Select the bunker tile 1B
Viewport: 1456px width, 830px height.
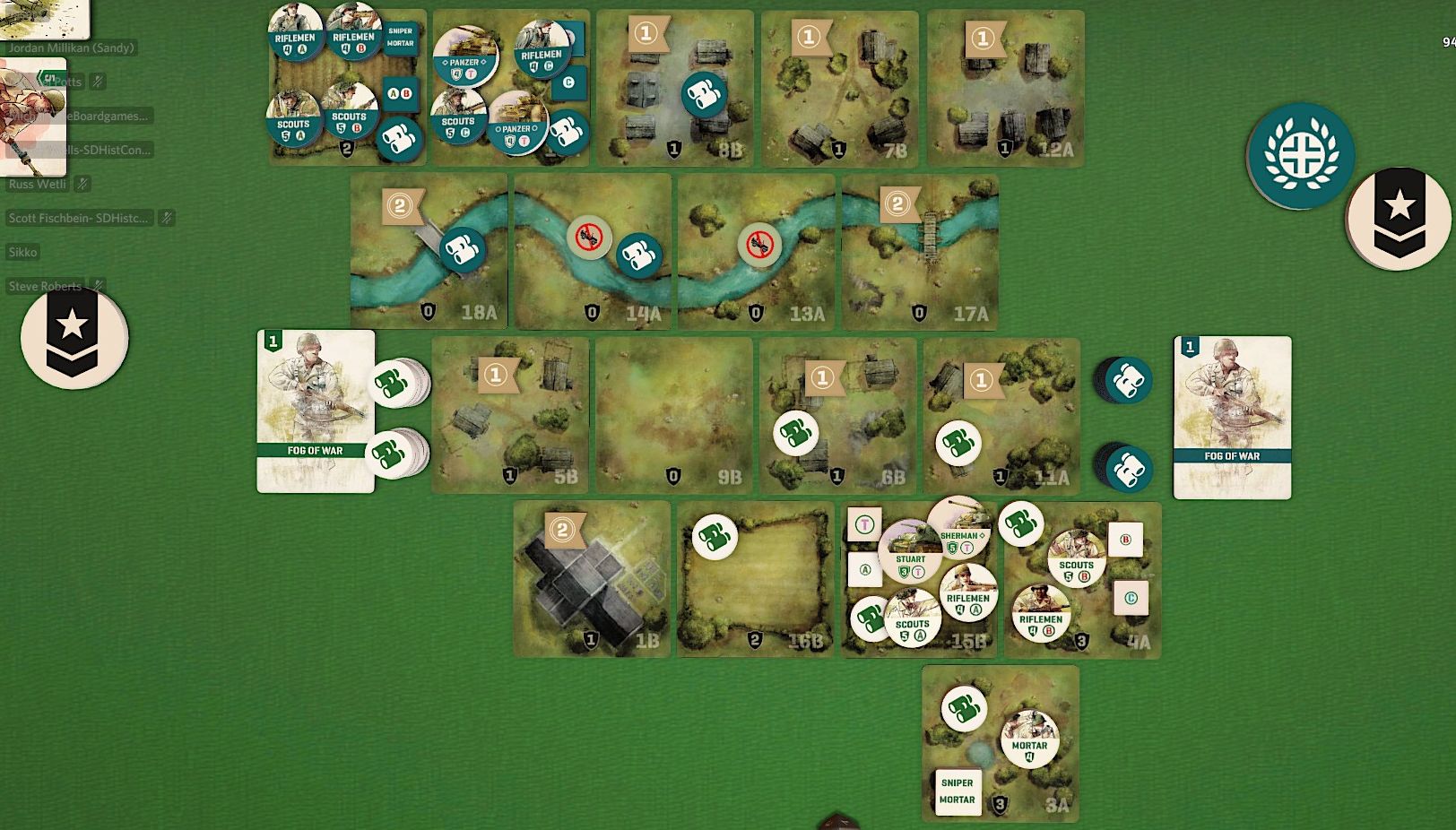pos(592,579)
